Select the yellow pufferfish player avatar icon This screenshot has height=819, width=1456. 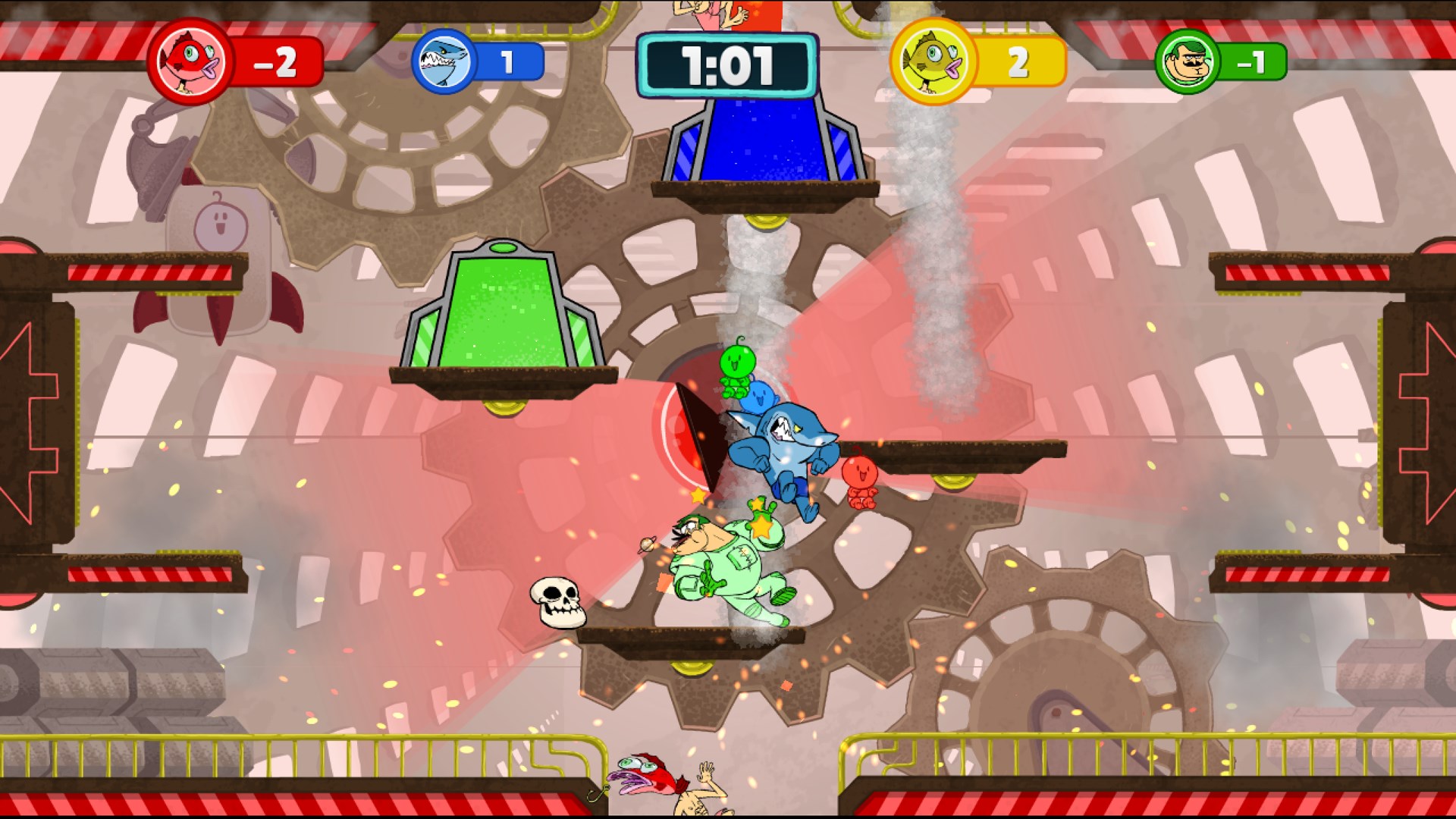(x=932, y=64)
